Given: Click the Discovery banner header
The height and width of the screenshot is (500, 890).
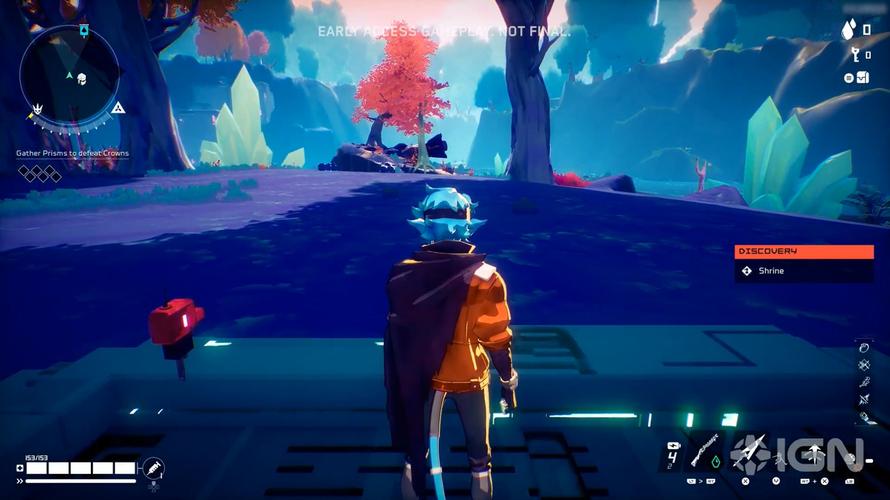Looking at the screenshot, I should pos(804,252).
